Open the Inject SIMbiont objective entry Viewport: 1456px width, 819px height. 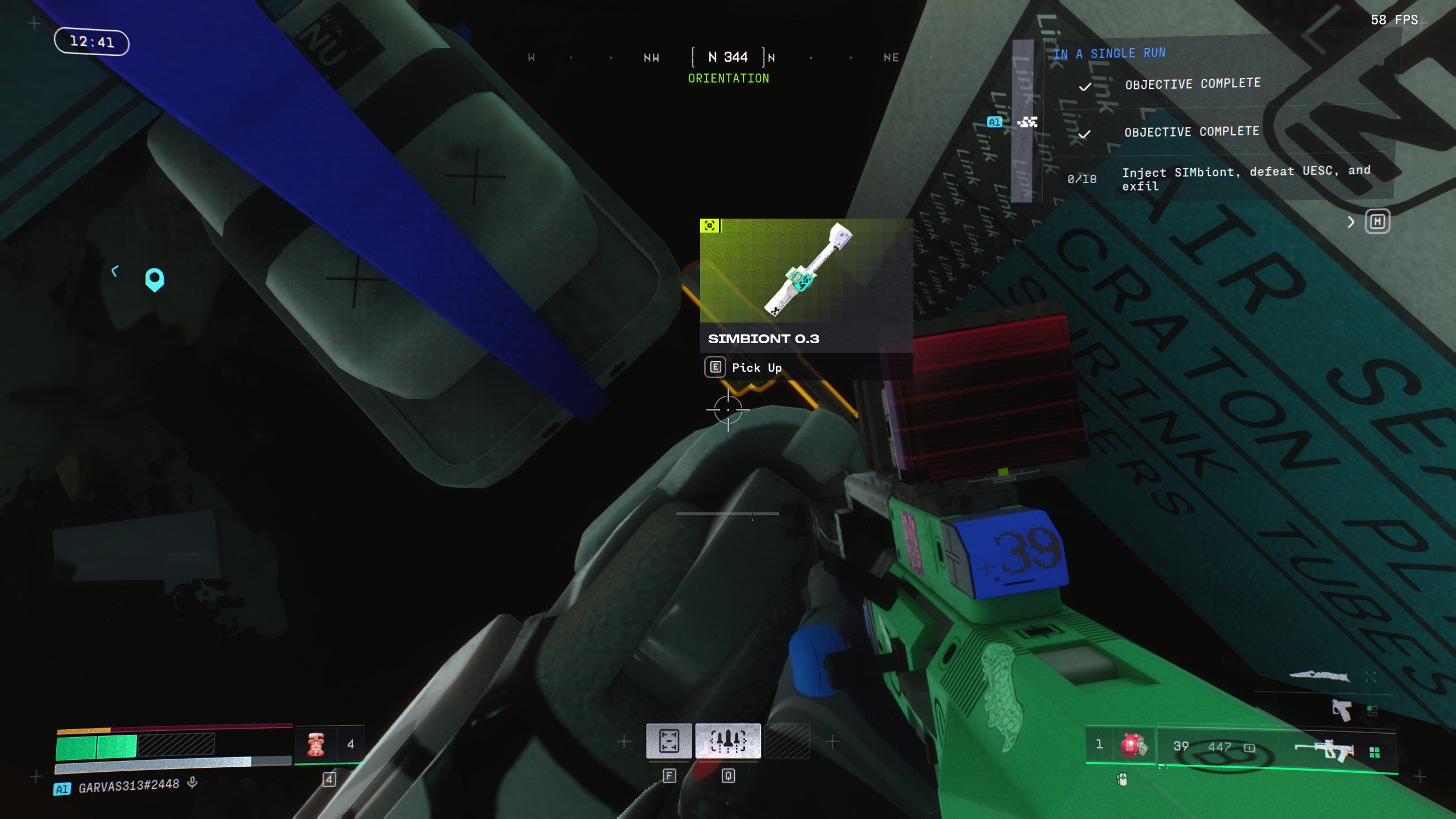point(1246,178)
